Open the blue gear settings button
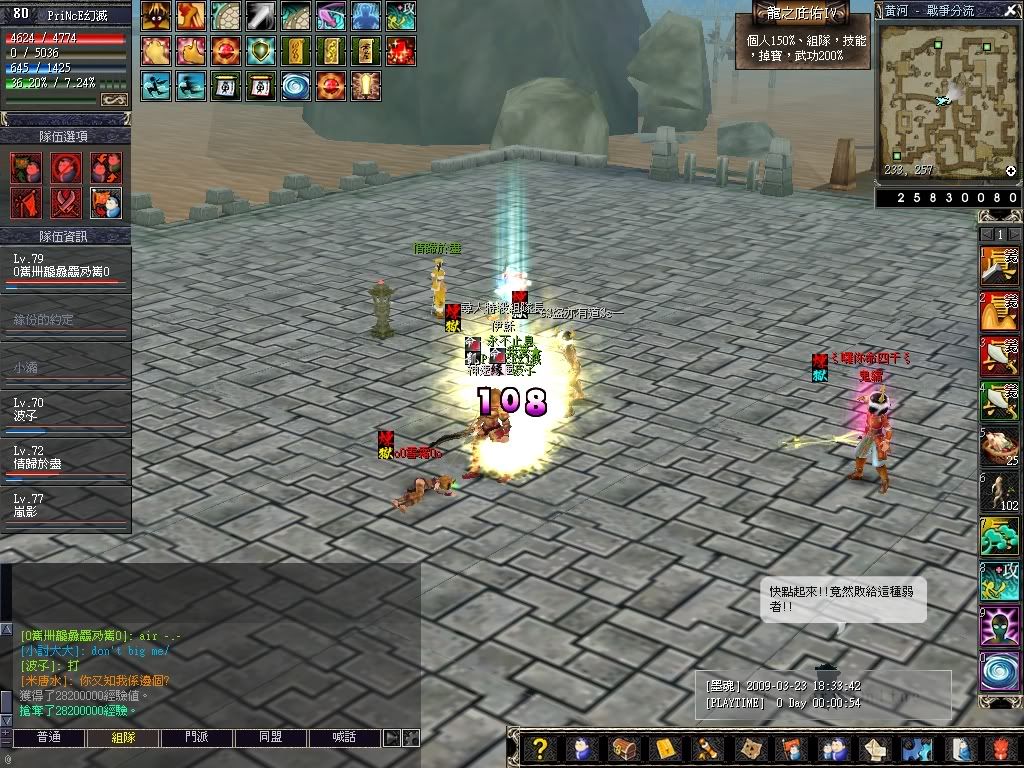 pyautogui.click(x=917, y=749)
